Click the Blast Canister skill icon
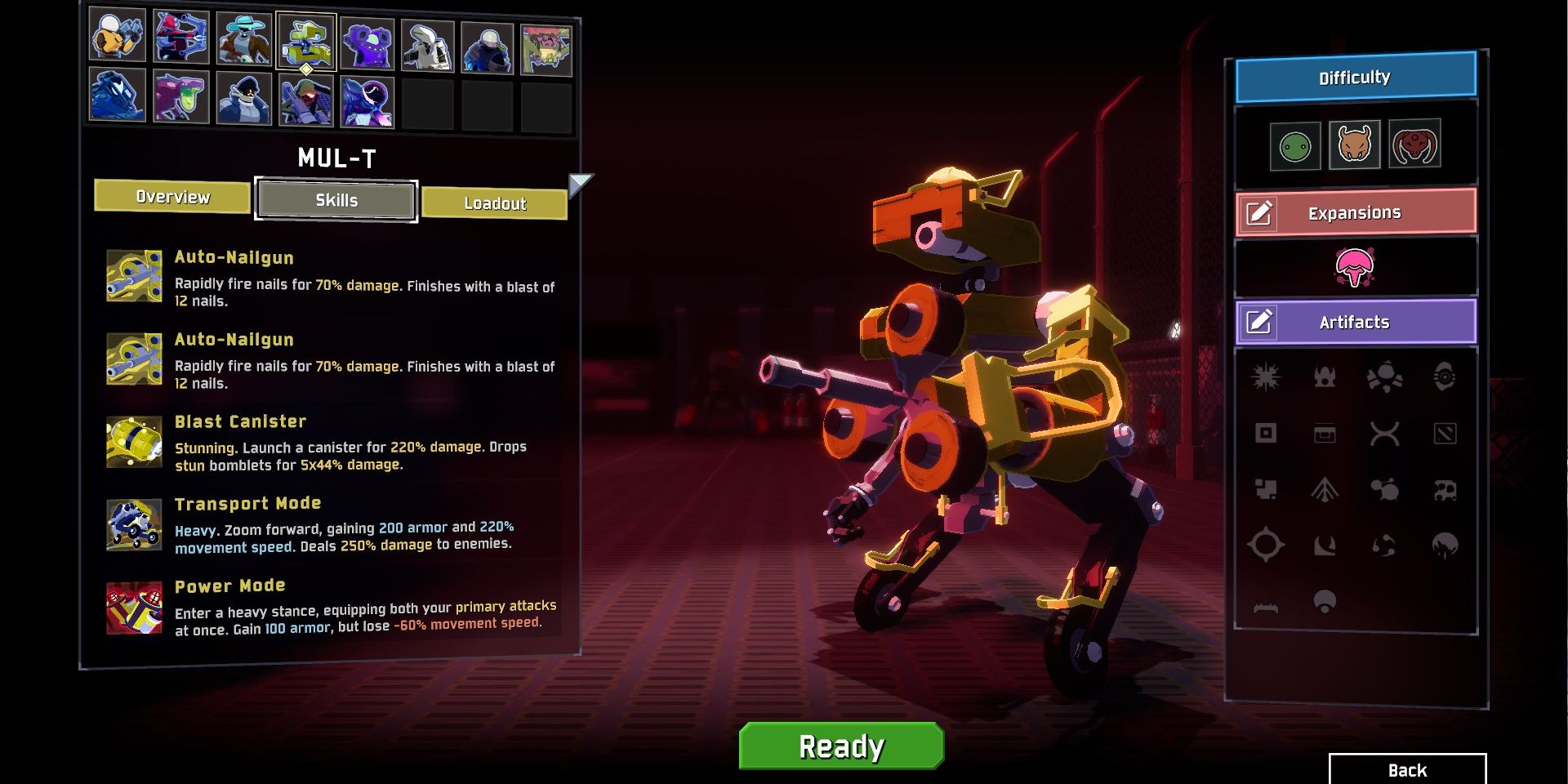This screenshot has height=784, width=1568. pyautogui.click(x=135, y=442)
